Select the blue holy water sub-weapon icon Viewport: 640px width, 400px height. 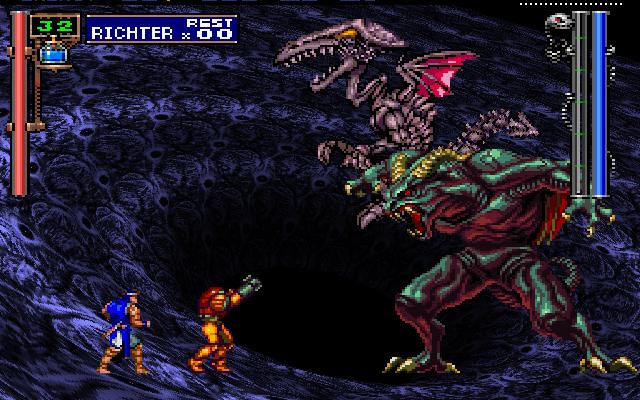pyautogui.click(x=51, y=56)
